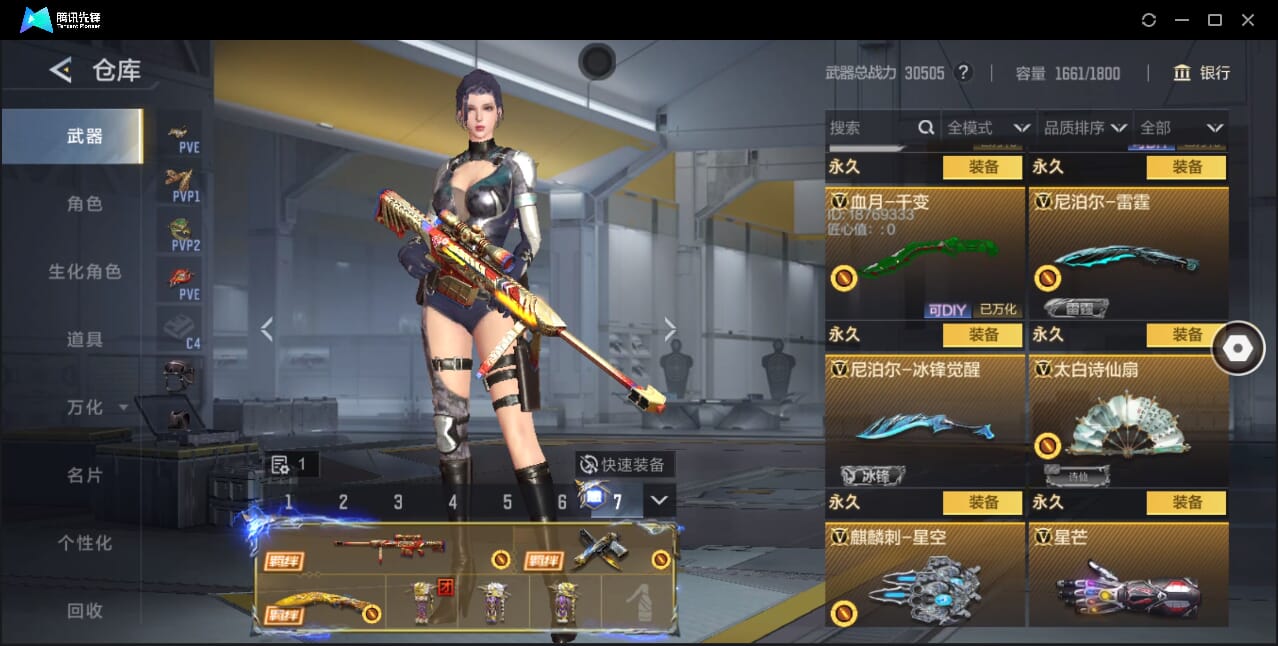Show the next character view arrow

pos(670,329)
